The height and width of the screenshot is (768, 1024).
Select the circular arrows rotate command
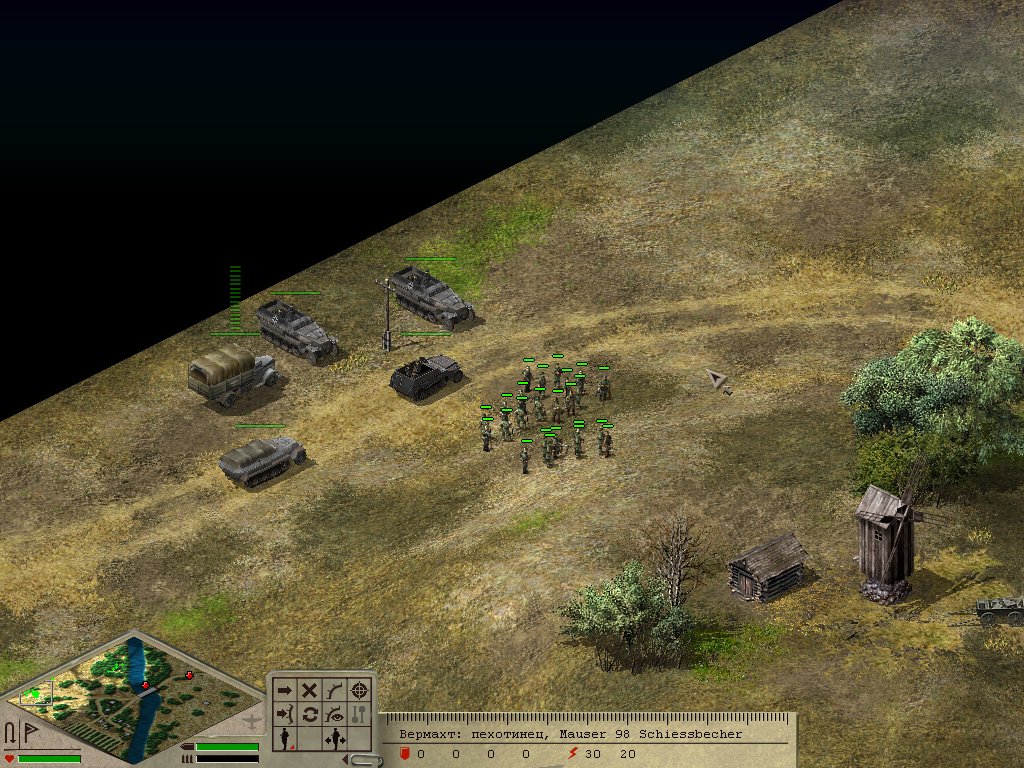(310, 714)
